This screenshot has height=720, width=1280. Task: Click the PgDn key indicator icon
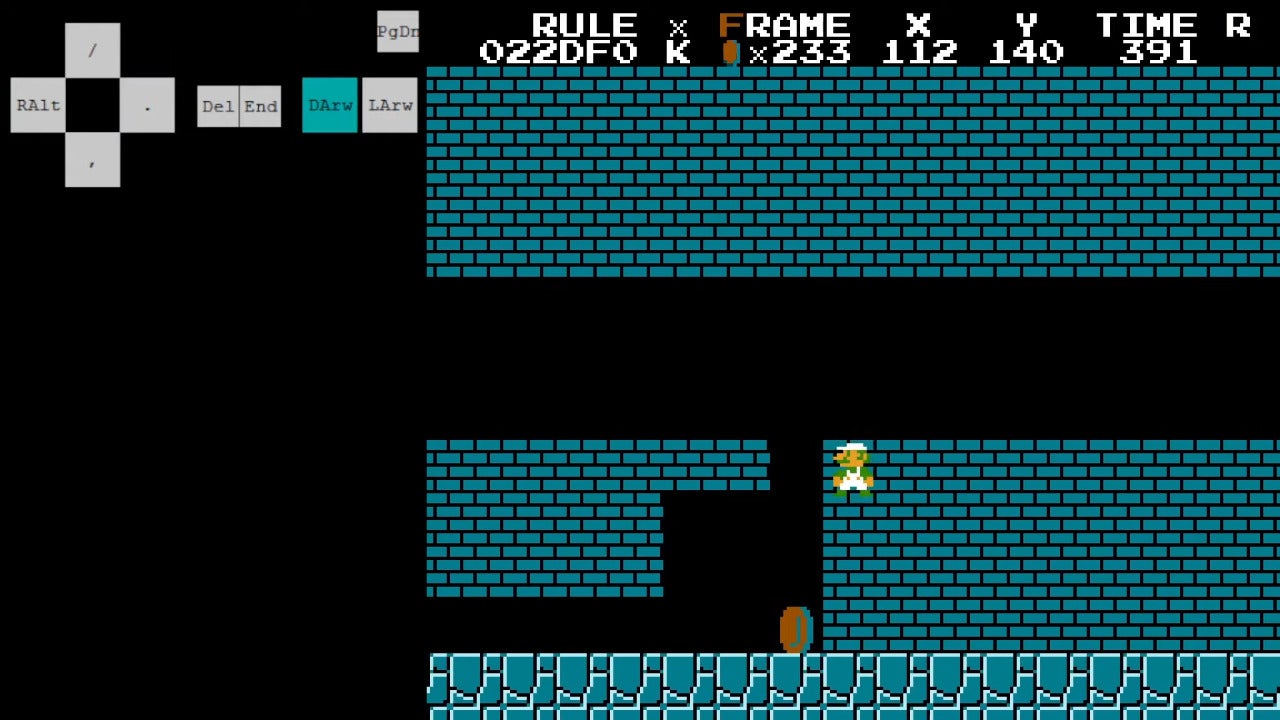tap(396, 31)
